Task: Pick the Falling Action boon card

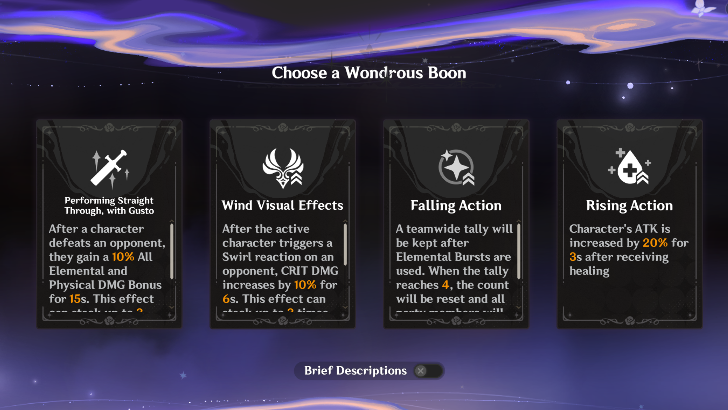Action: click(455, 220)
